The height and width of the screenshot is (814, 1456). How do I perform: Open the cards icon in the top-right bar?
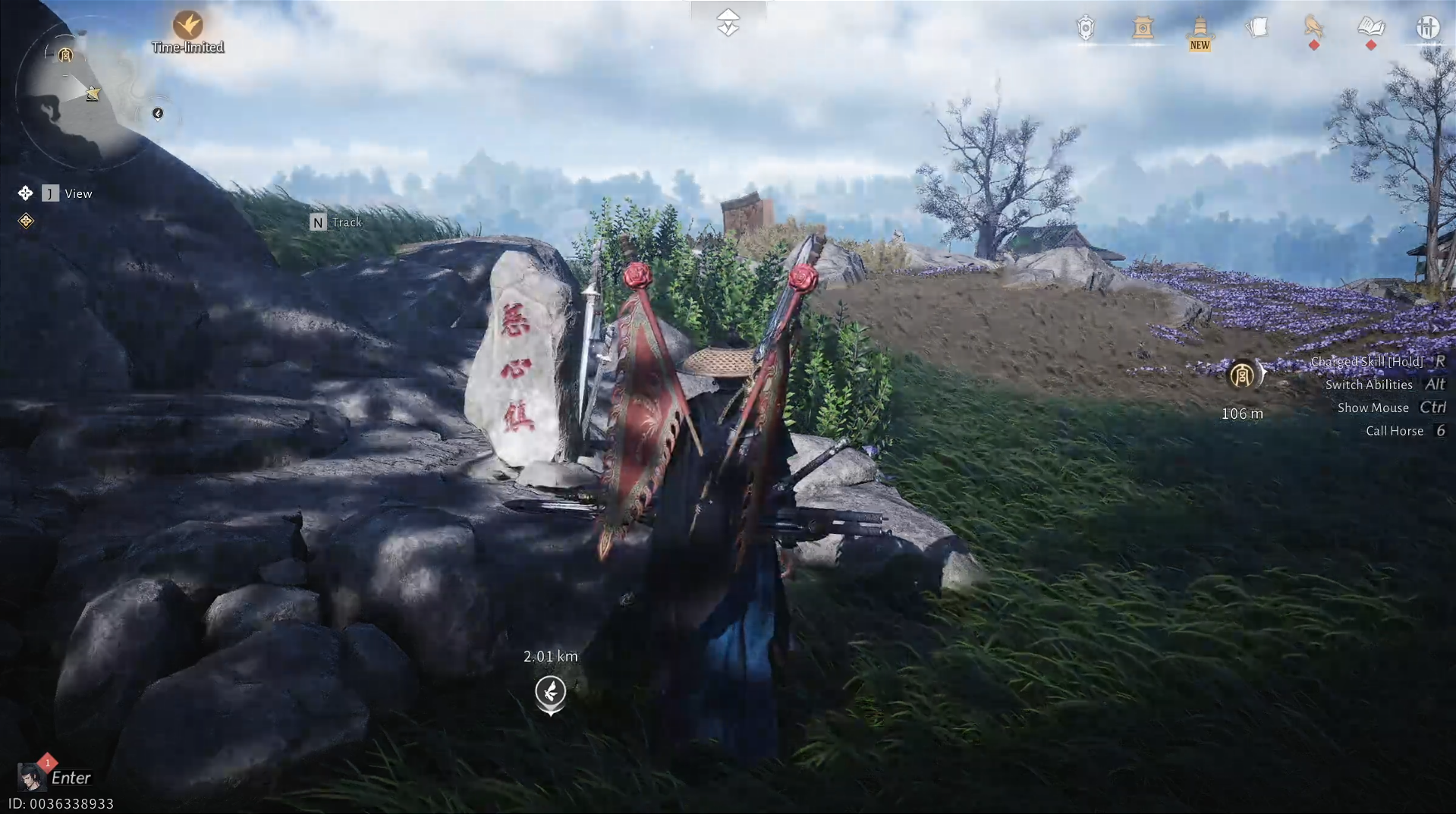tap(1257, 27)
